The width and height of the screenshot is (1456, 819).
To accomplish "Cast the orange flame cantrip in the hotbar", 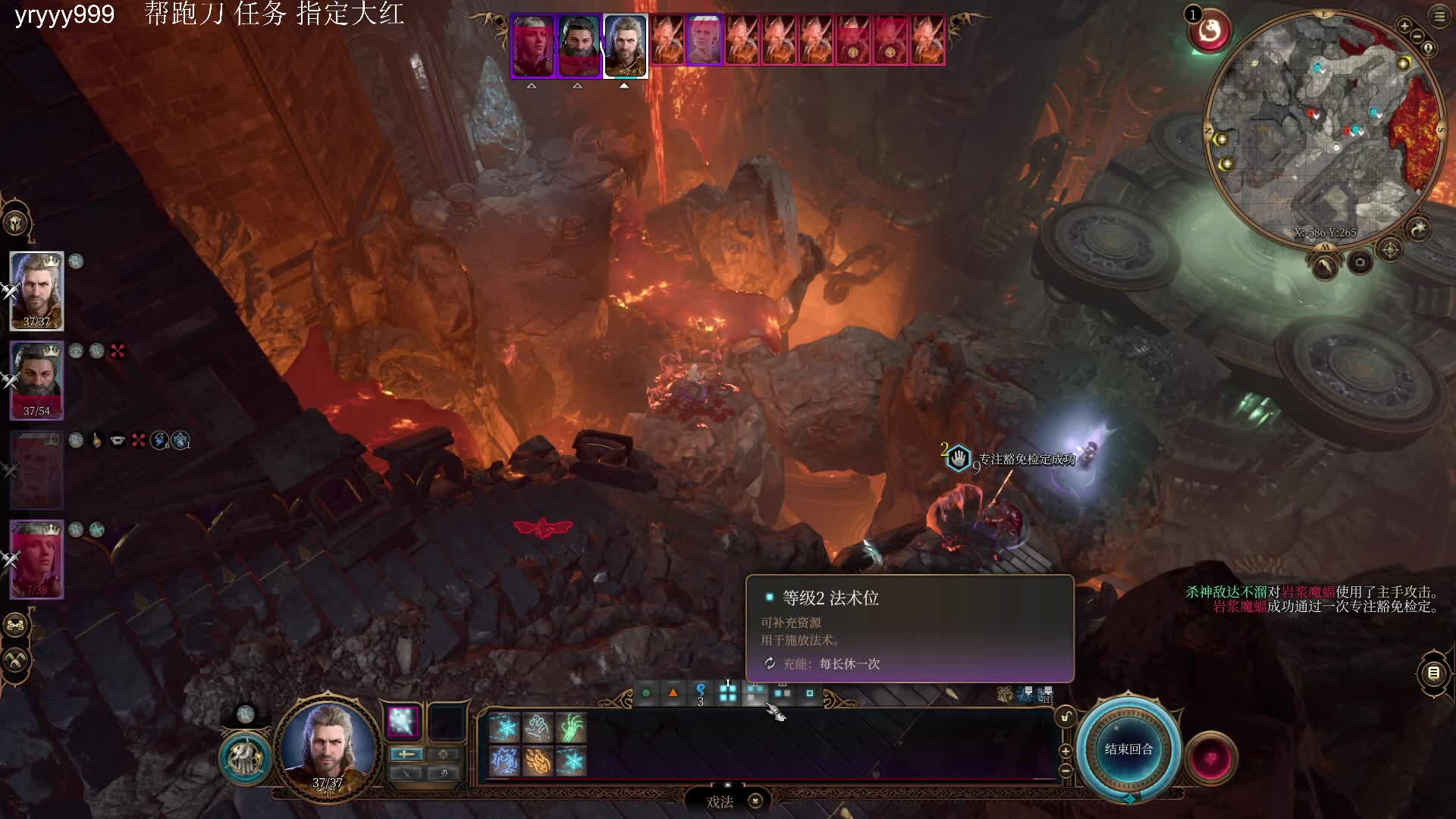I will click(538, 761).
